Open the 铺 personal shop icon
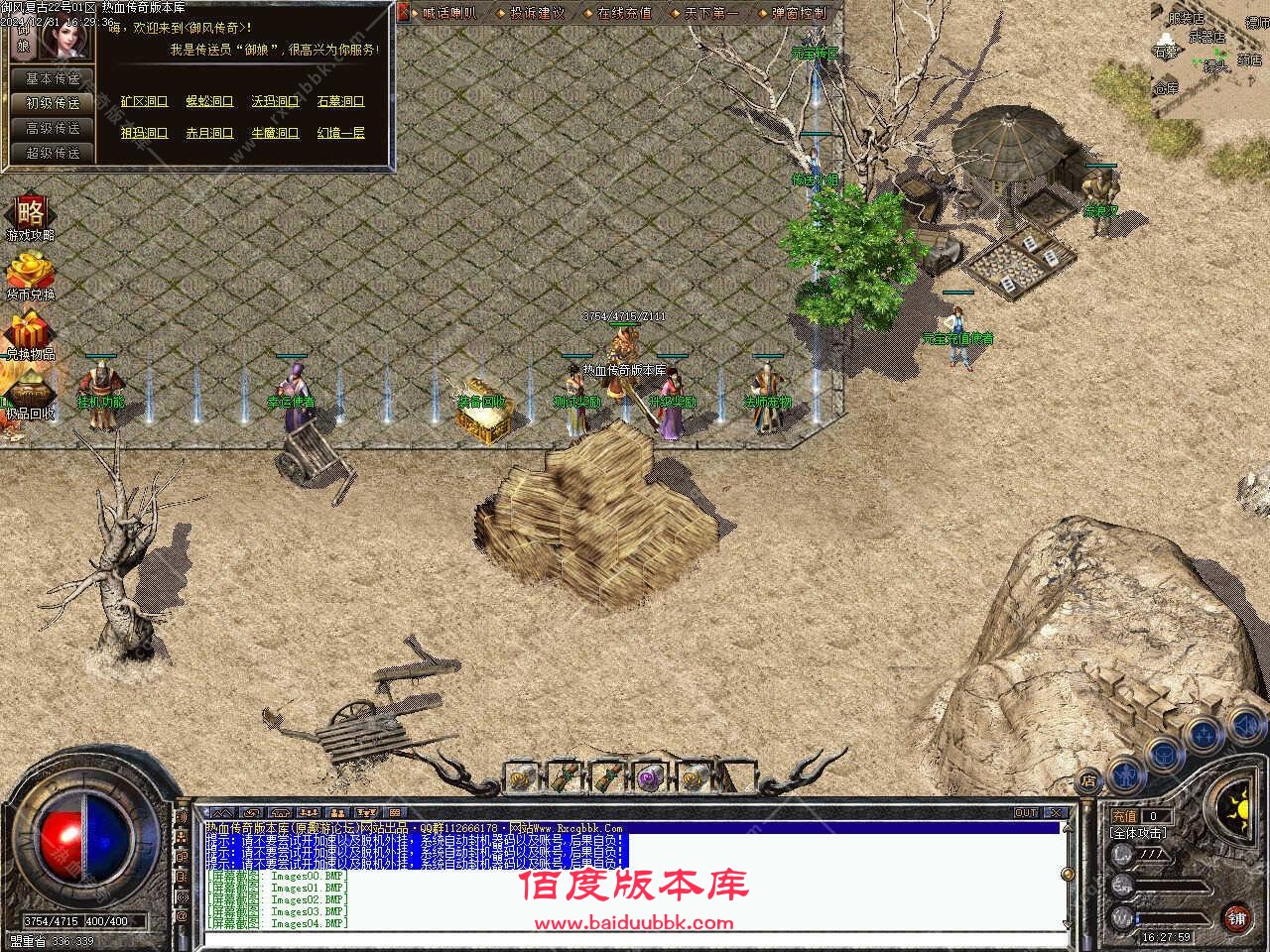The height and width of the screenshot is (952, 1270). 1238,916
